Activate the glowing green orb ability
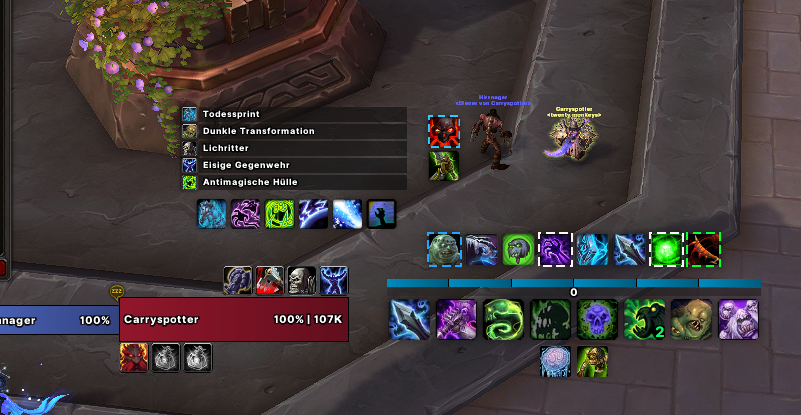The height and width of the screenshot is (415, 801). point(666,250)
